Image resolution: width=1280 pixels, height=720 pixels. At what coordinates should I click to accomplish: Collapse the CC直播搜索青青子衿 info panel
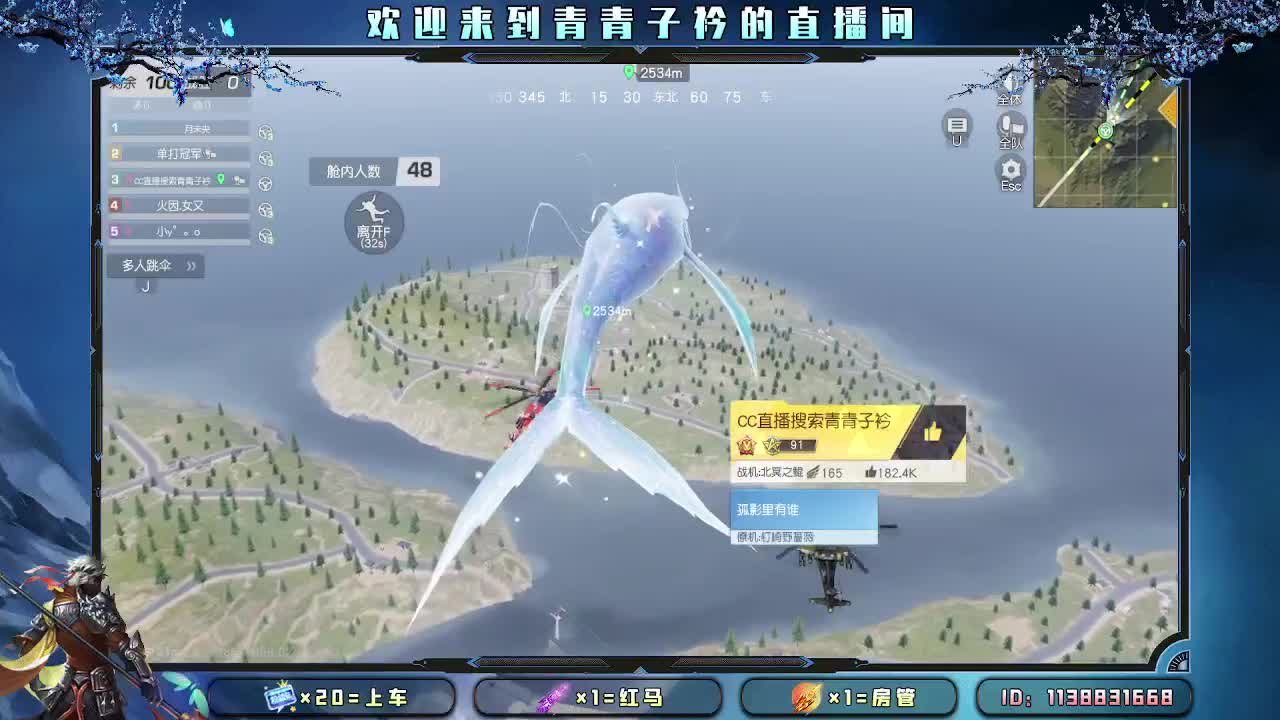pyautogui.click(x=820, y=425)
